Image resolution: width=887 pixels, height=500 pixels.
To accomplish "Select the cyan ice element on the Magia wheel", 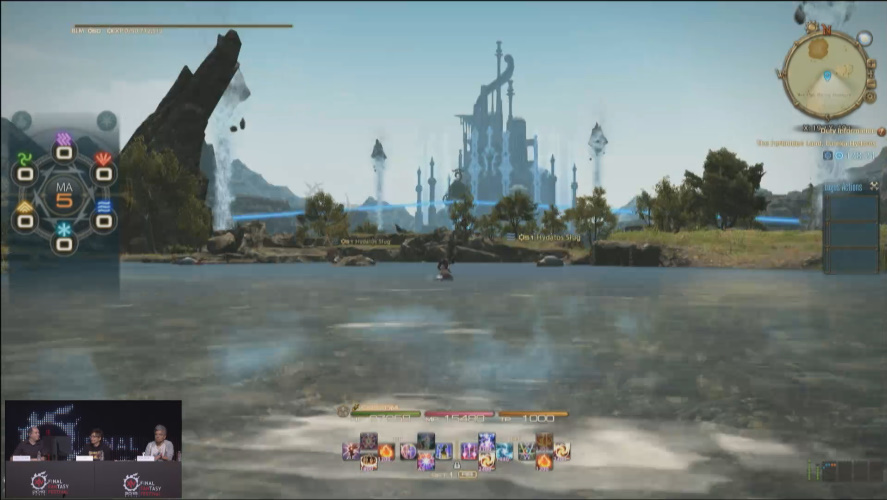I will pyautogui.click(x=64, y=230).
